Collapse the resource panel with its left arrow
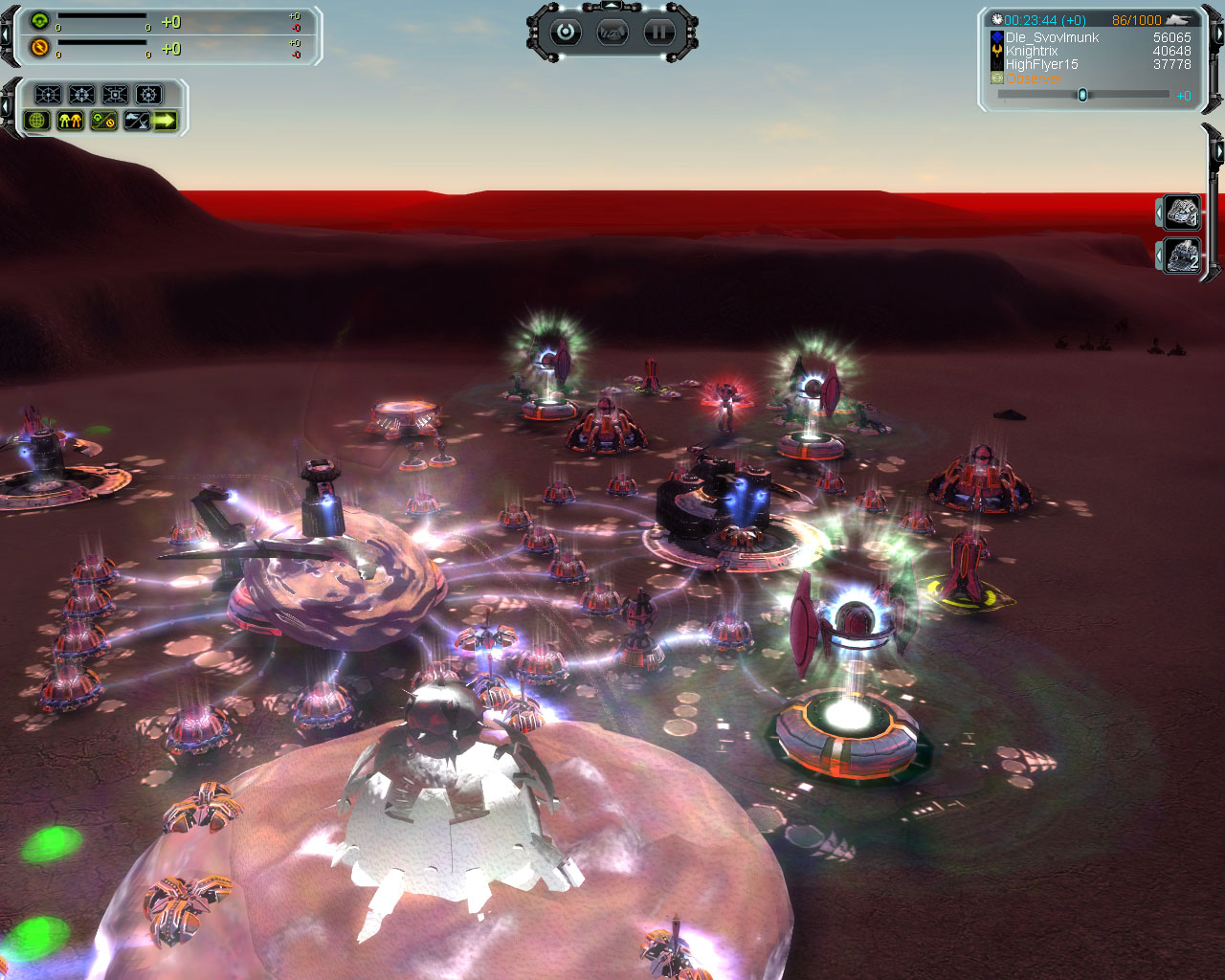 click(5, 35)
